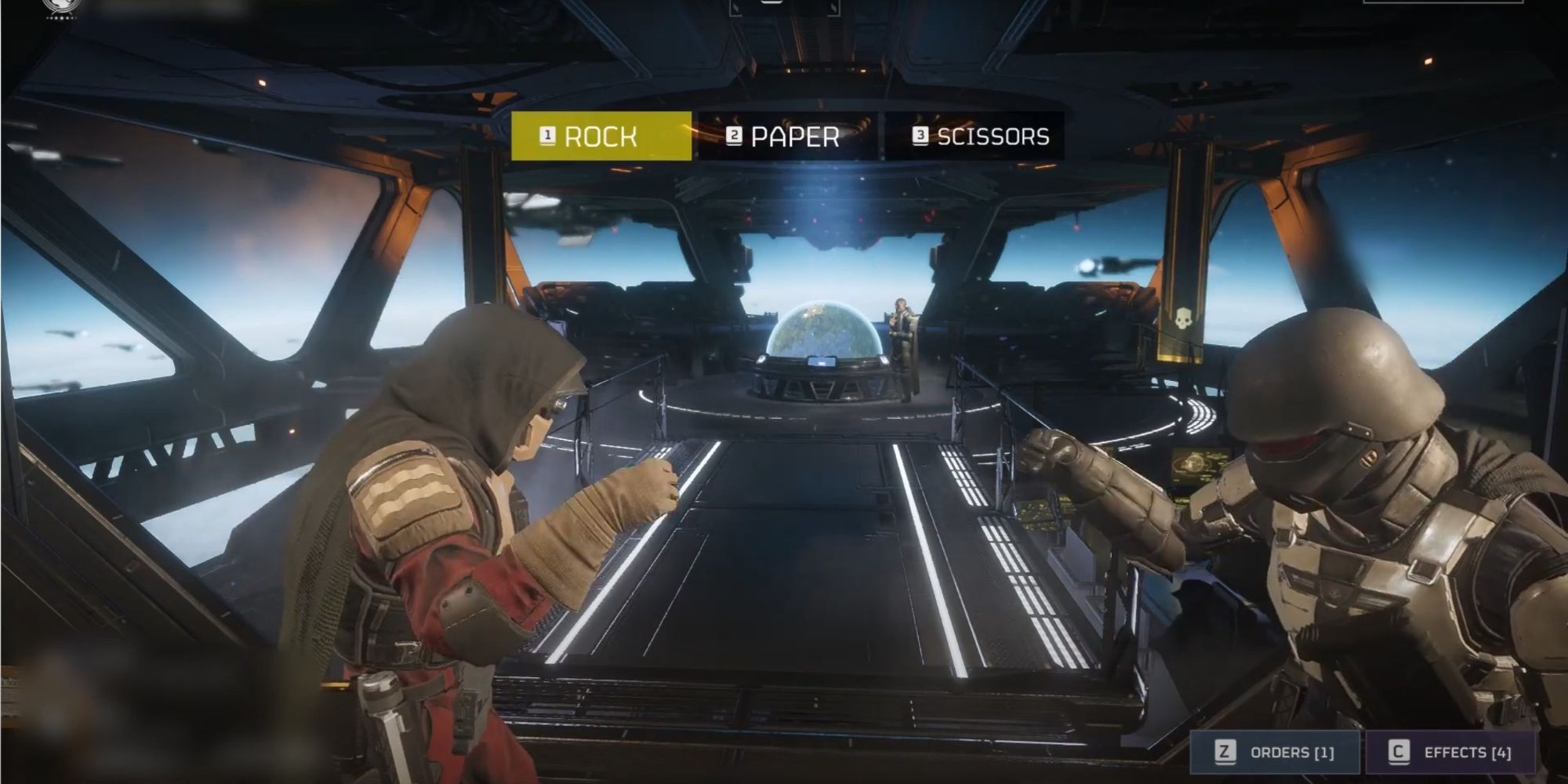Screen dimensions: 1568x784
Task: Click the '2' key icon beside Paper
Action: point(733,136)
